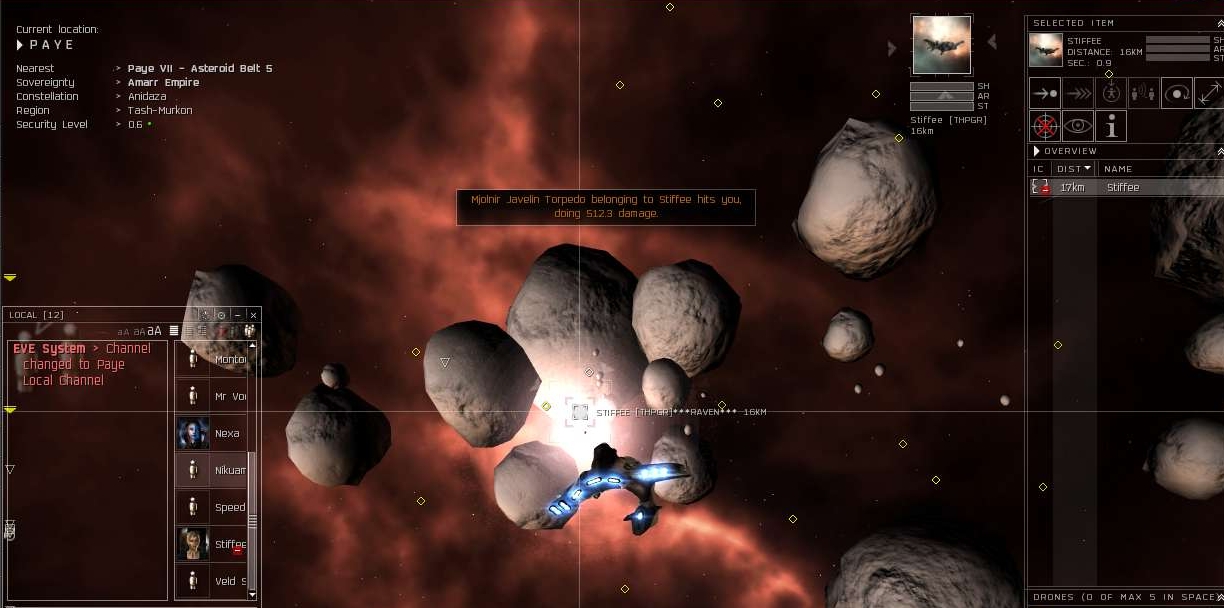Viewport: 1224px width, 608px height.
Task: Select the locked target Stiffee portrait
Action: [941, 44]
